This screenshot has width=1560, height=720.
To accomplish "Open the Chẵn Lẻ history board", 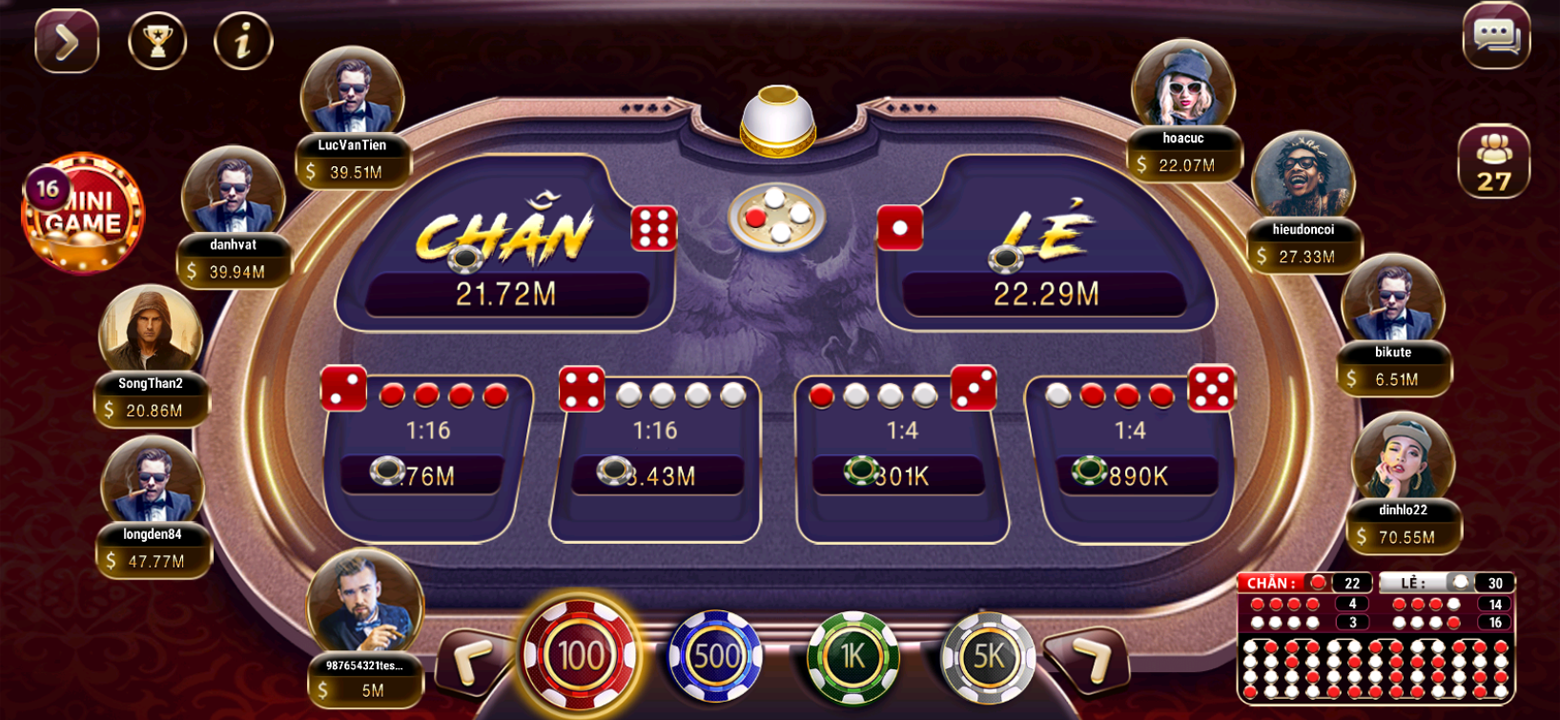I will coord(1376,638).
